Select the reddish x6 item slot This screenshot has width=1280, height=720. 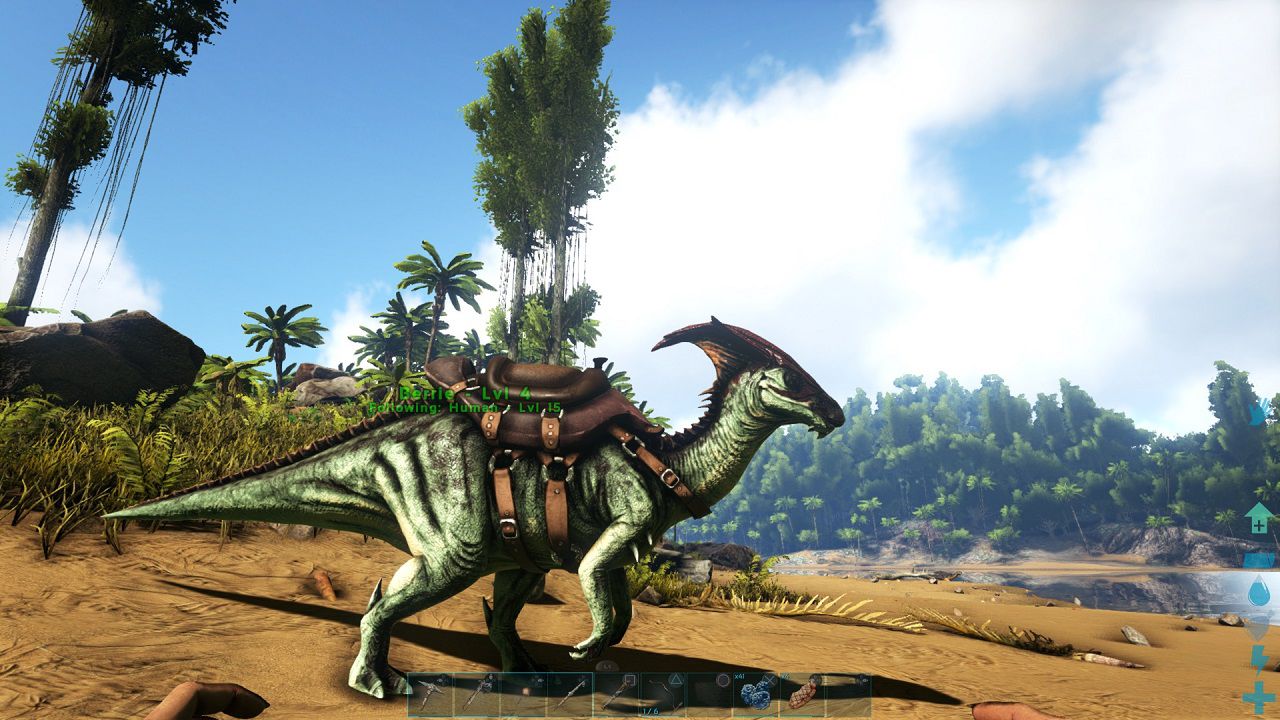[x=802, y=694]
